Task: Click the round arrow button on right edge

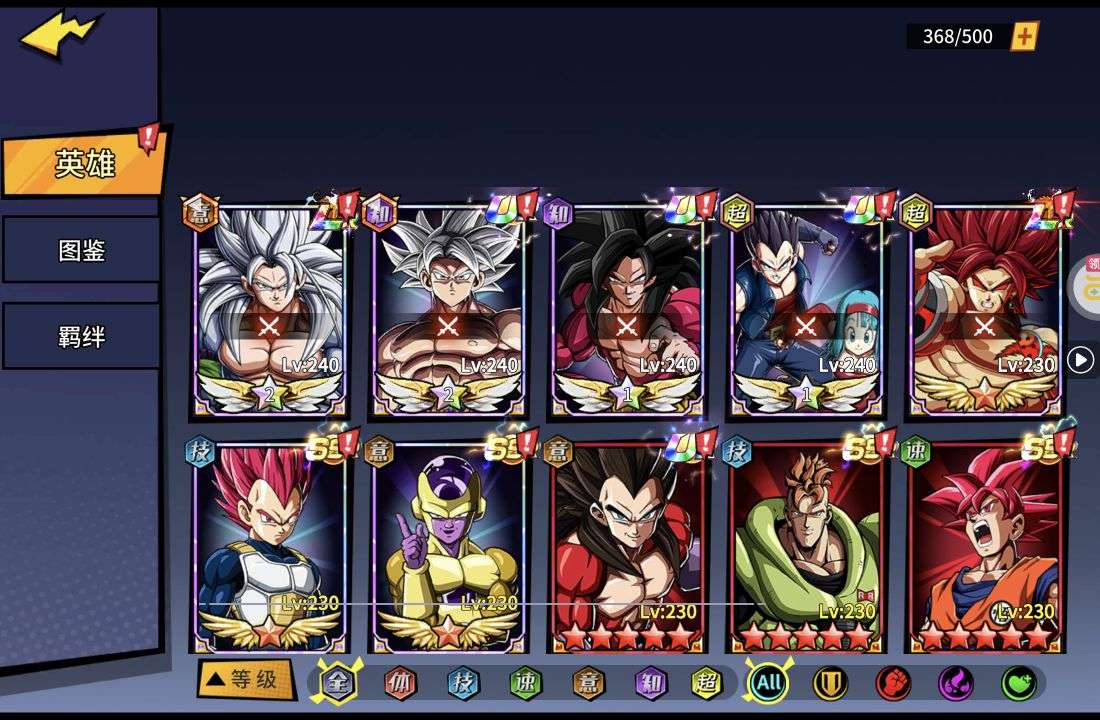Action: pyautogui.click(x=1080, y=360)
